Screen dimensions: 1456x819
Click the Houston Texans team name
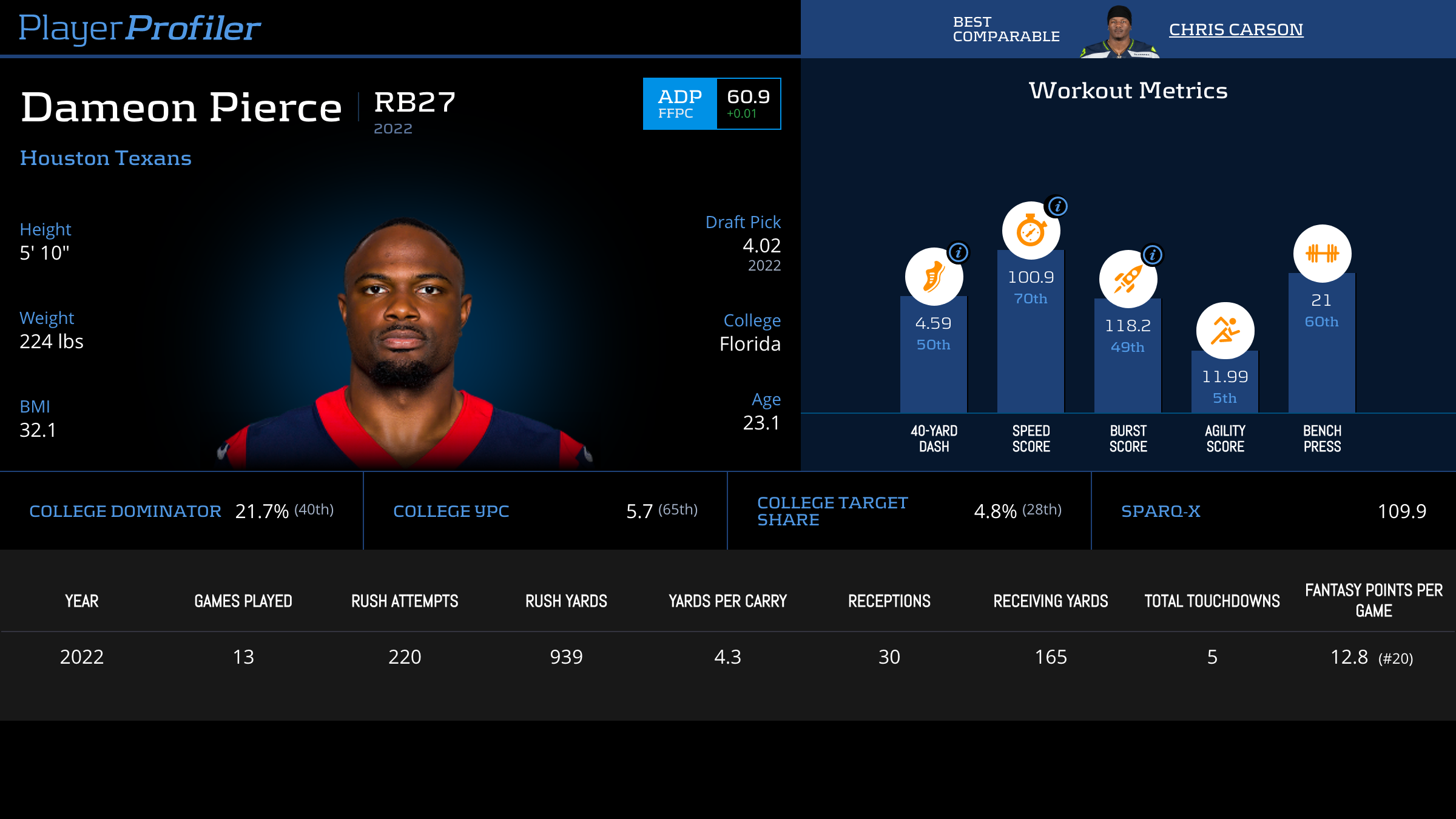coord(106,158)
